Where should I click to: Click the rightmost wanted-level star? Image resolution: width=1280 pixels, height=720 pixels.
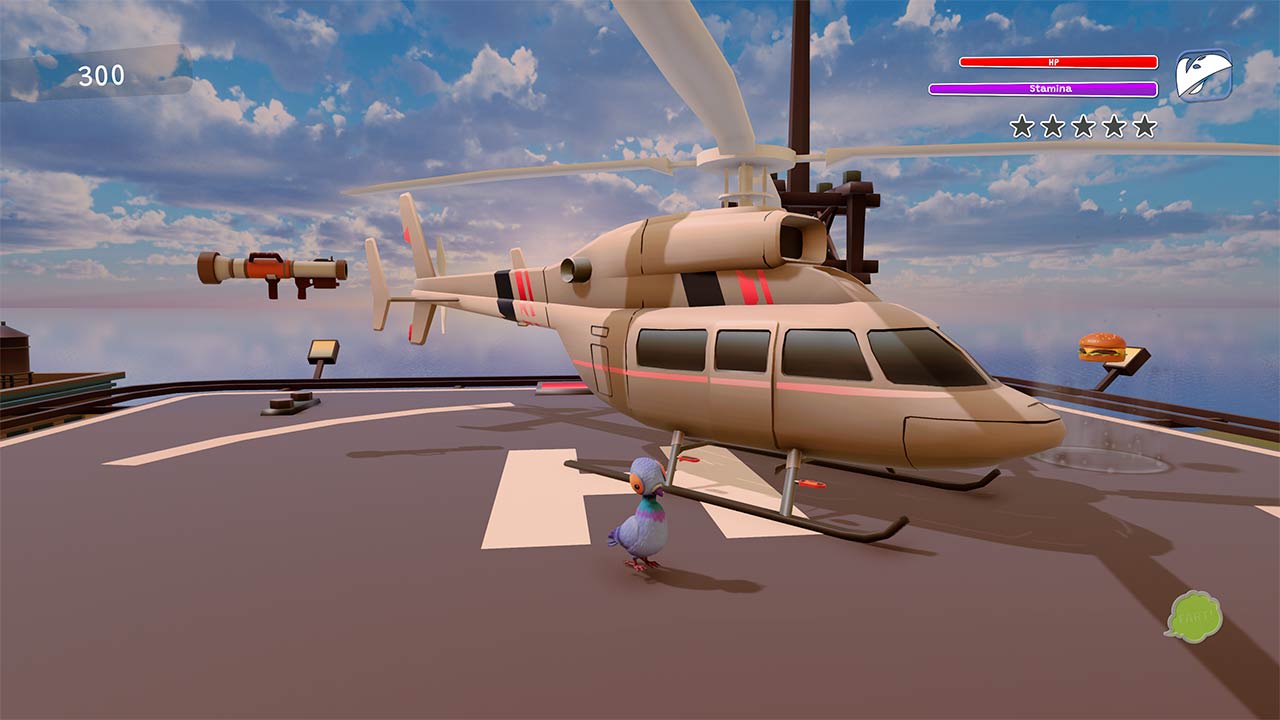[x=1144, y=126]
